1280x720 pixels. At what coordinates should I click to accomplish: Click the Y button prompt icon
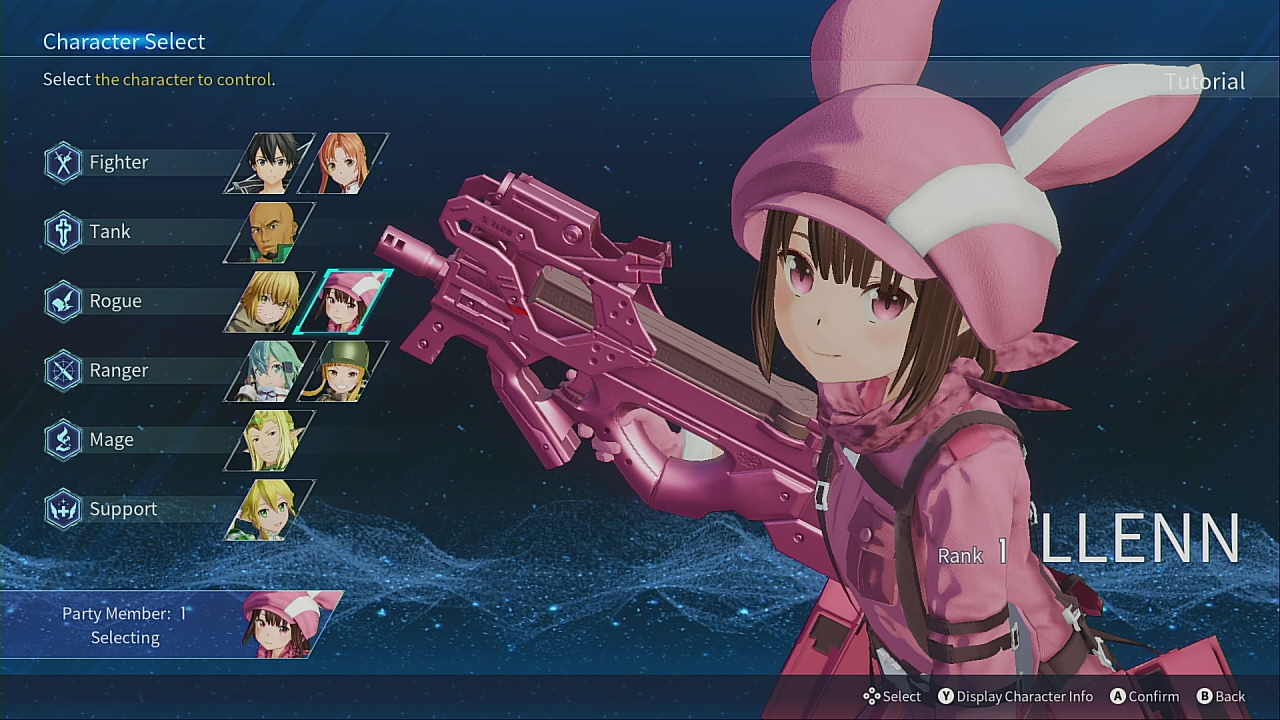click(x=945, y=696)
